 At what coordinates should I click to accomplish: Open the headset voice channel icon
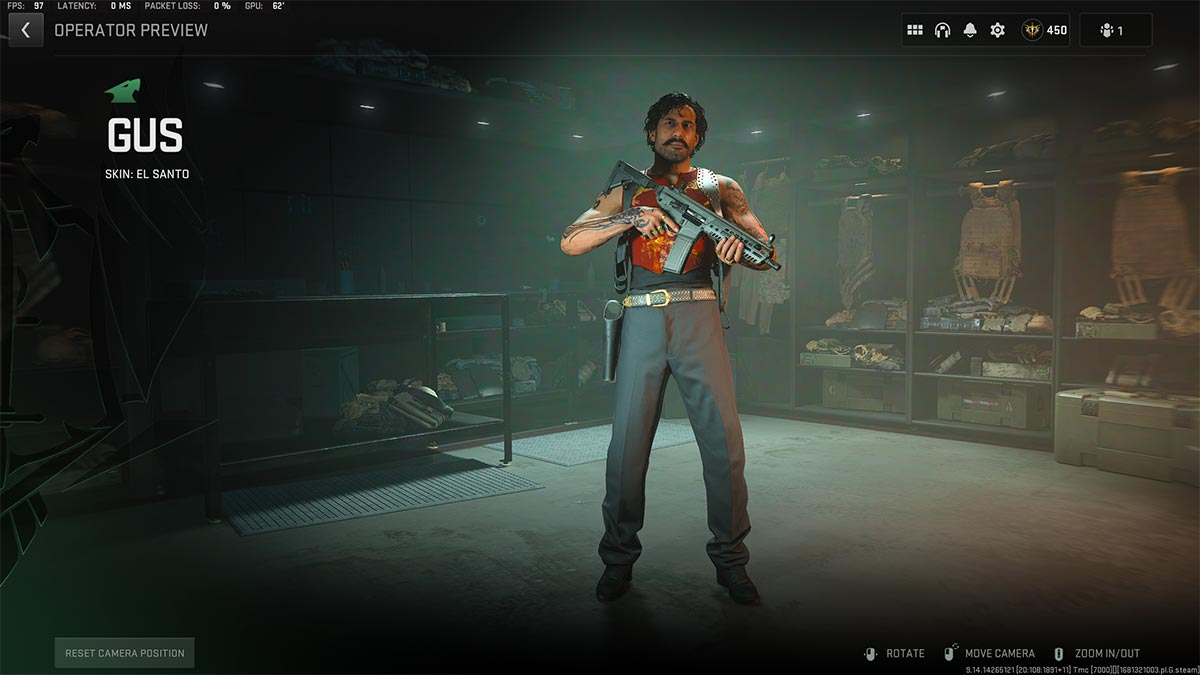point(942,30)
